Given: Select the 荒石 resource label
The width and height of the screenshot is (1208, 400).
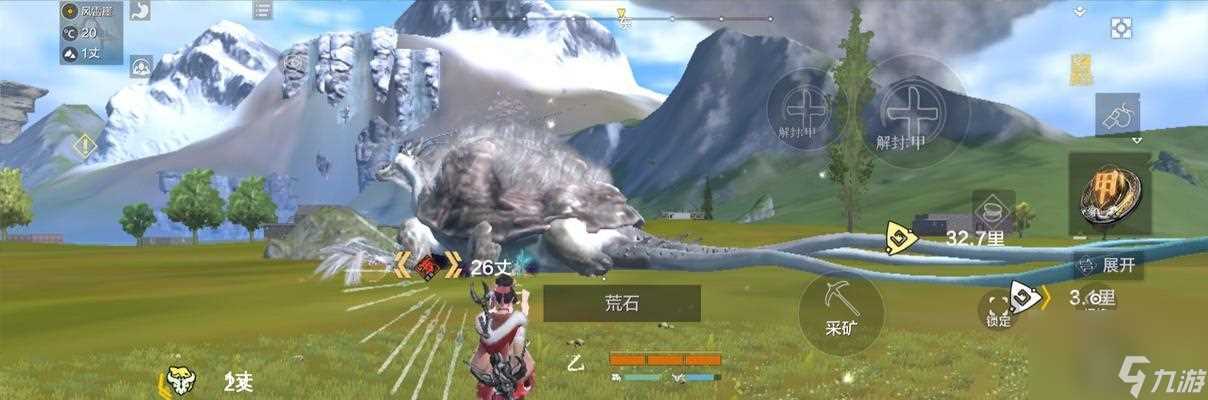Looking at the screenshot, I should click(622, 303).
